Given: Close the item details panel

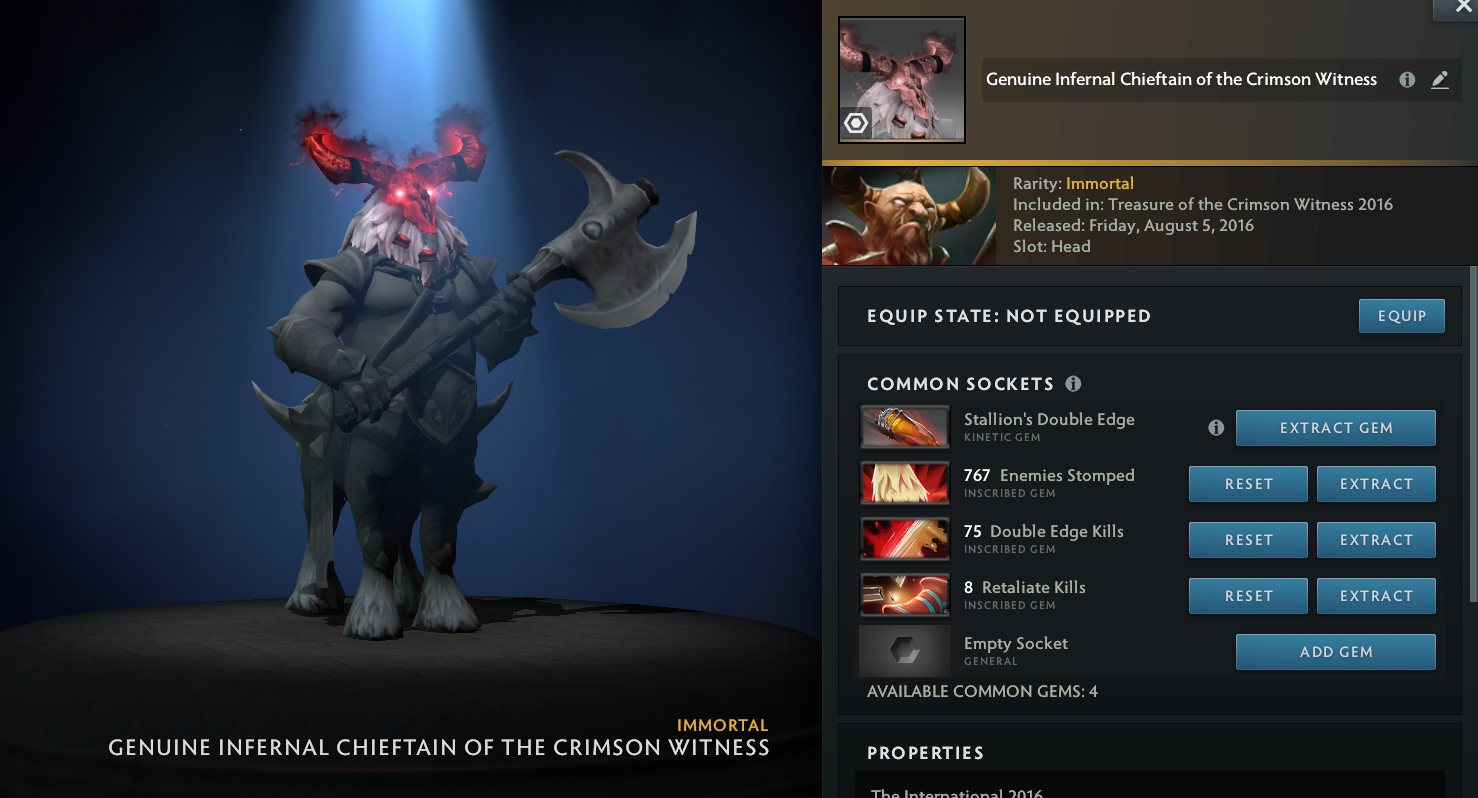Looking at the screenshot, I should point(1464,8).
